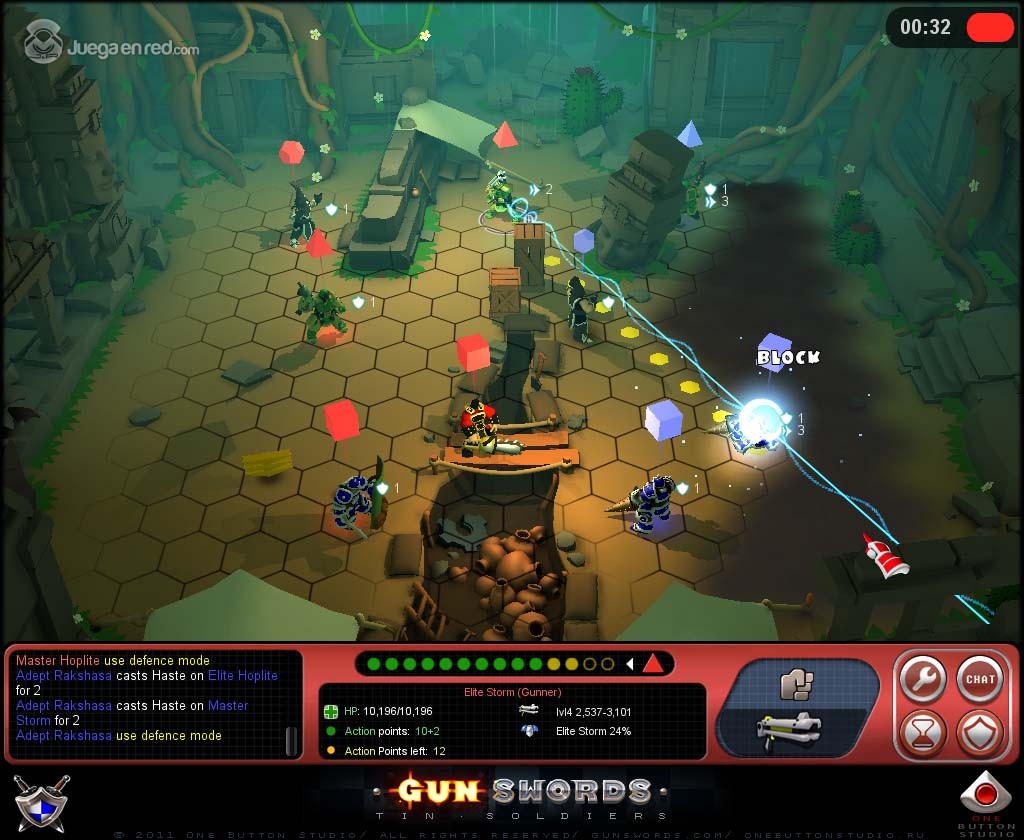This screenshot has width=1024, height=840.
Task: Activate the shield defence mode button
Action: click(x=979, y=734)
